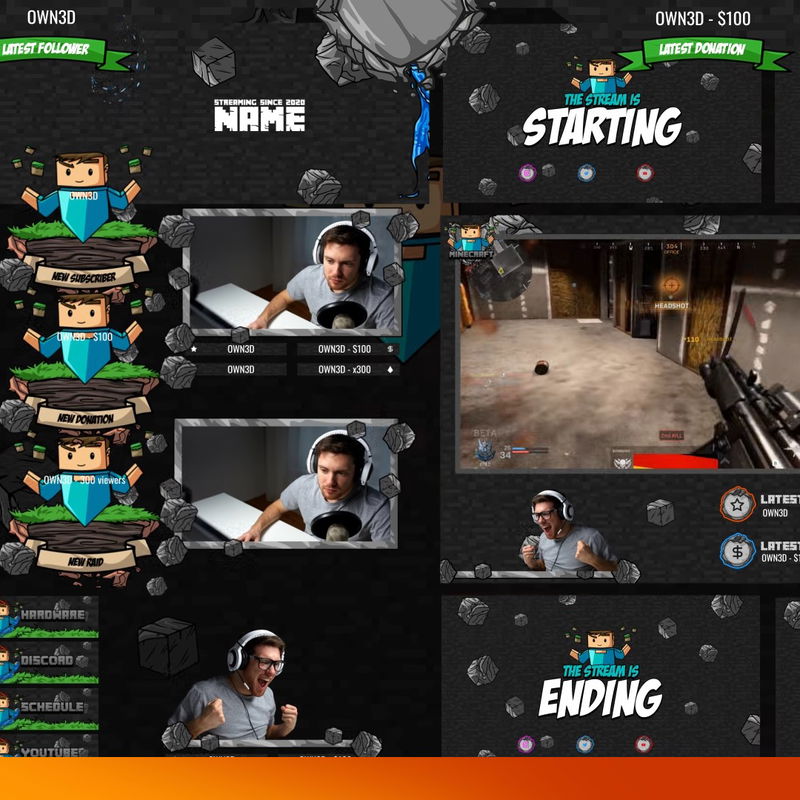Click the Latest Follower green banner

click(46, 48)
